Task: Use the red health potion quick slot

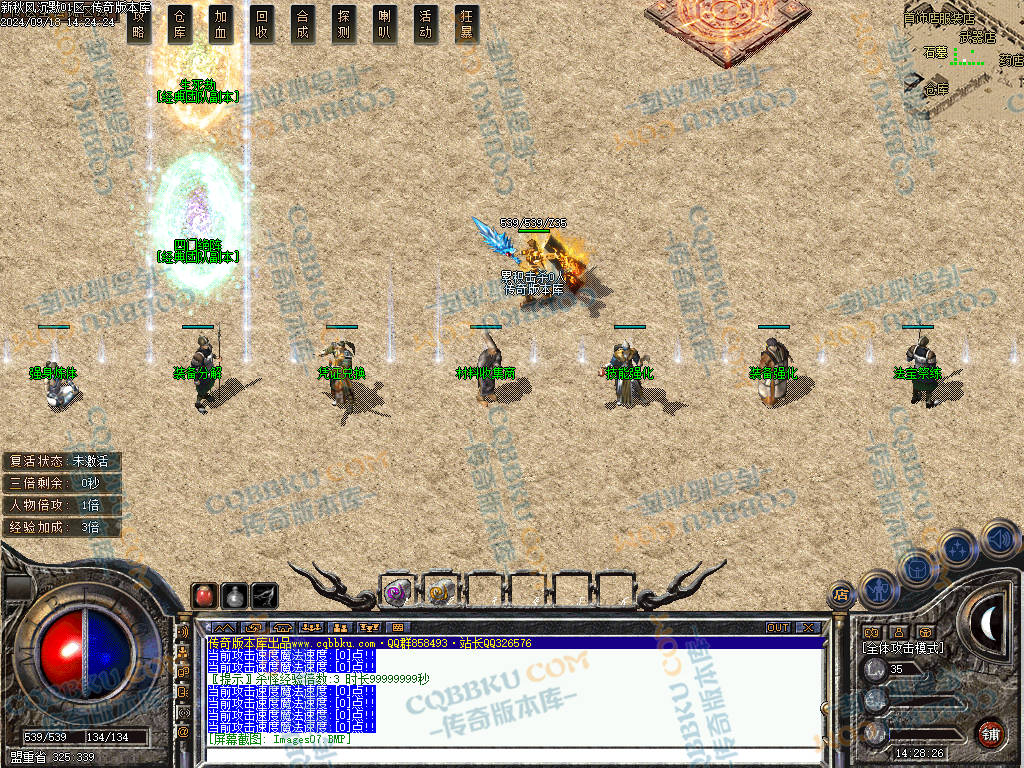Action: [x=203, y=596]
